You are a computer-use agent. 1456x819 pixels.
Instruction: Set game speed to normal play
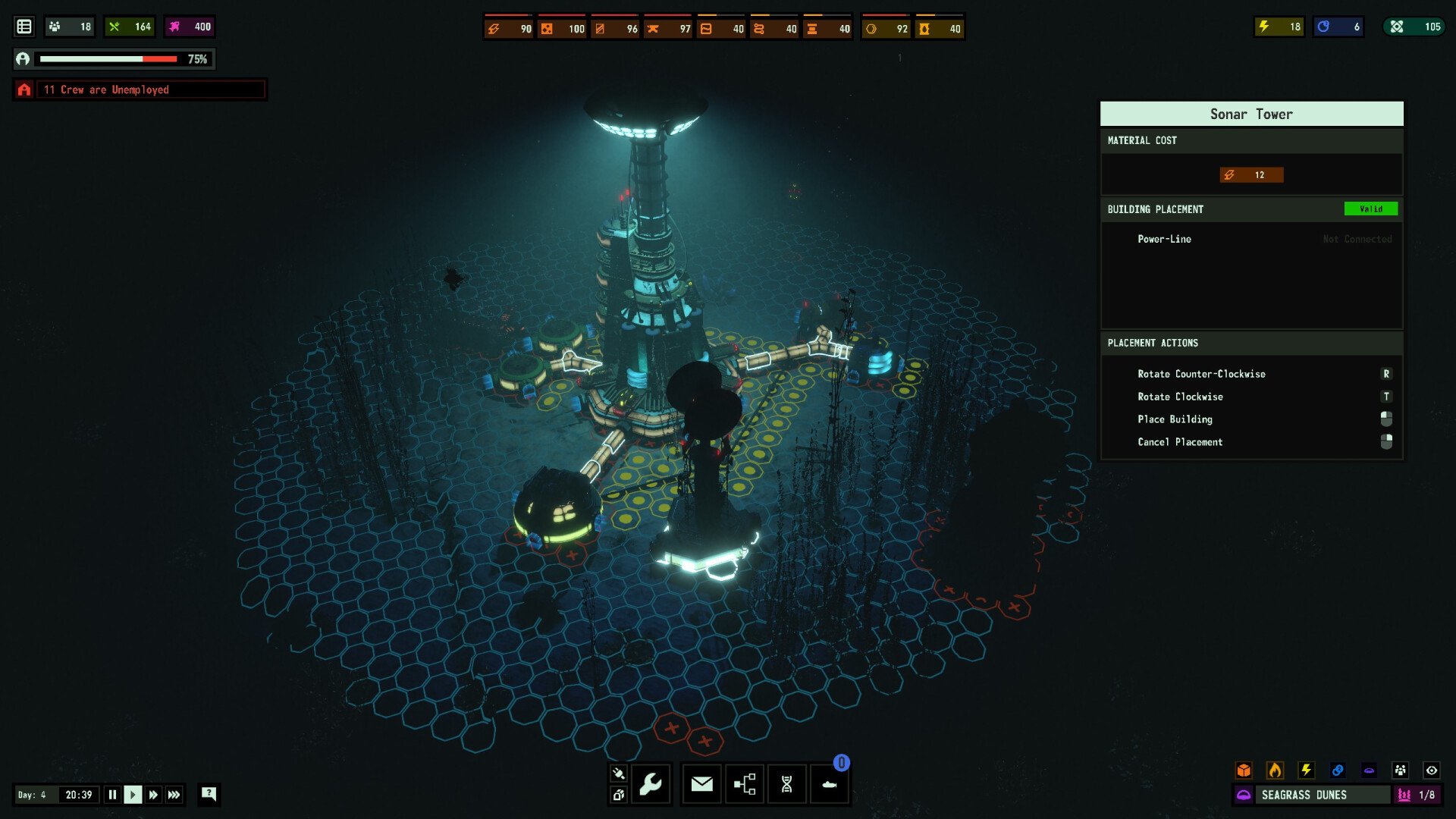click(x=133, y=795)
